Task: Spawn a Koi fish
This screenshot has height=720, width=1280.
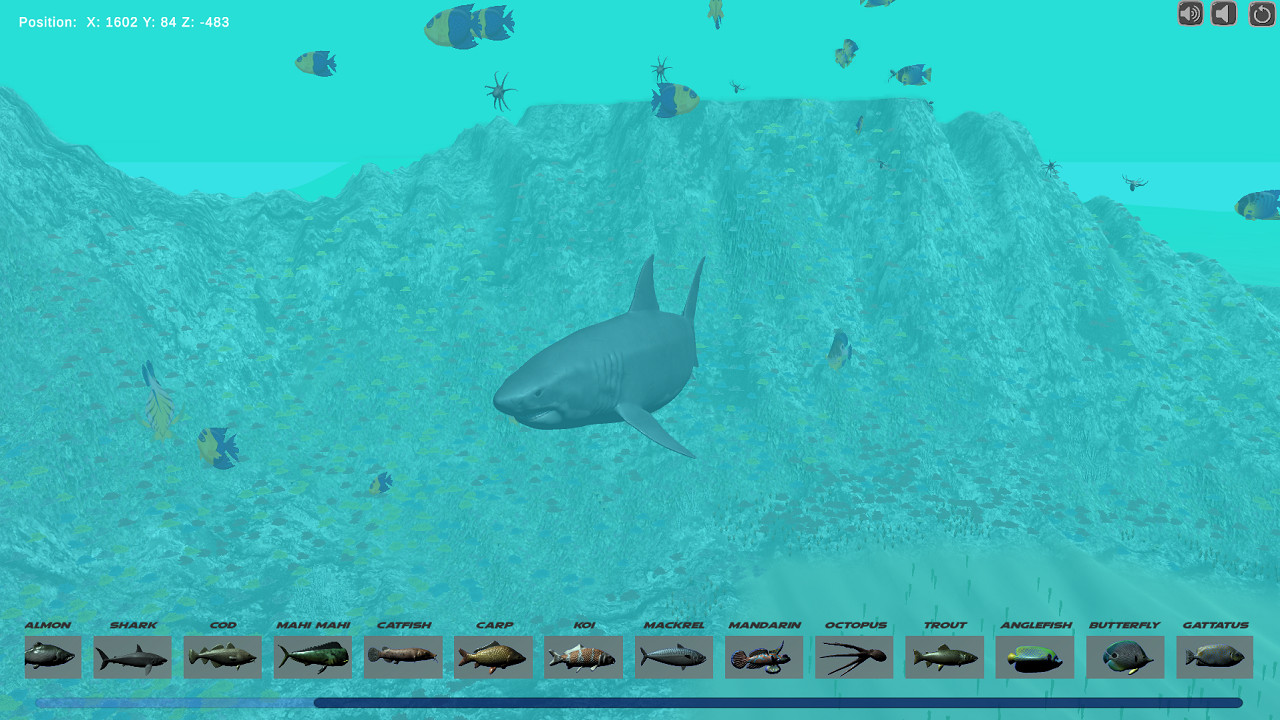Action: point(583,657)
